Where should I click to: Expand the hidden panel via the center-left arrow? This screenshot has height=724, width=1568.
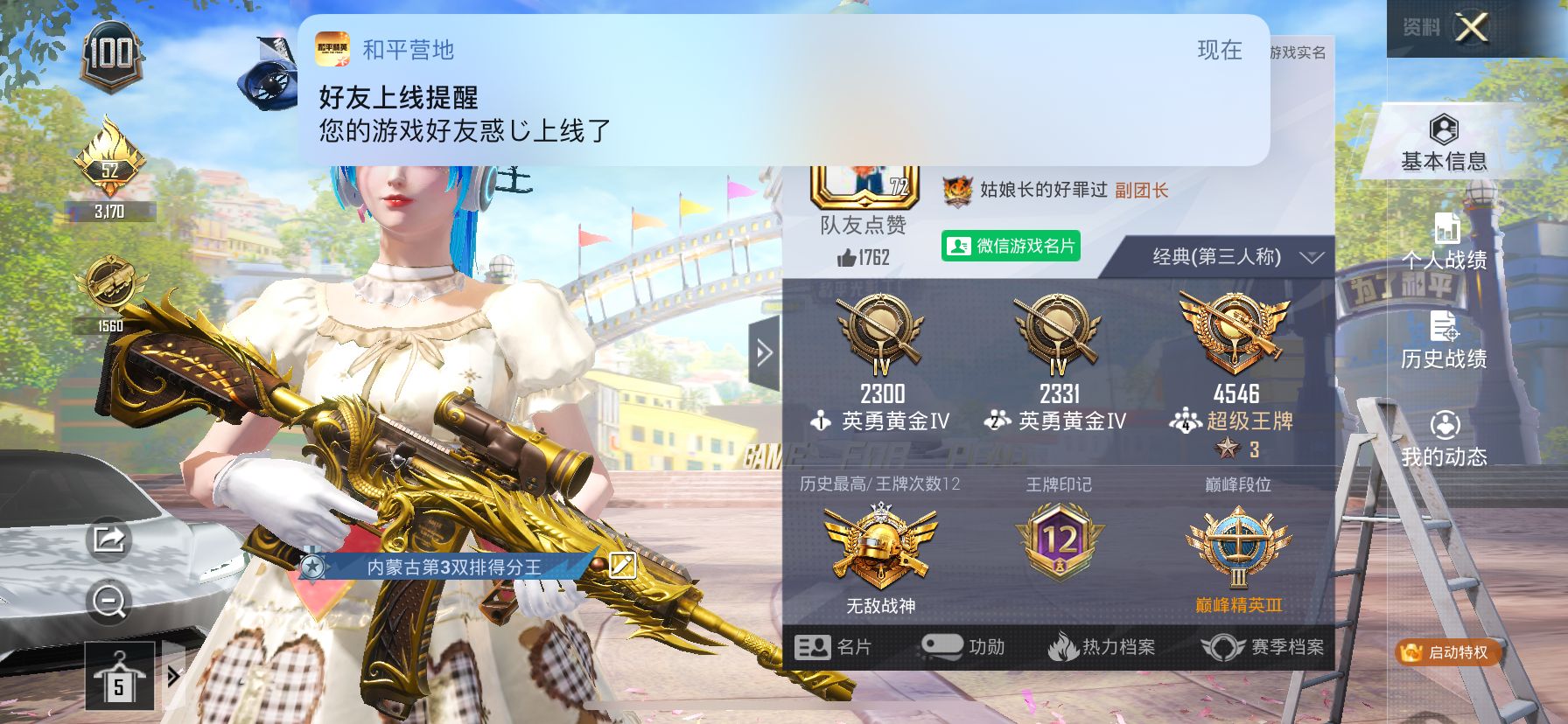click(764, 352)
